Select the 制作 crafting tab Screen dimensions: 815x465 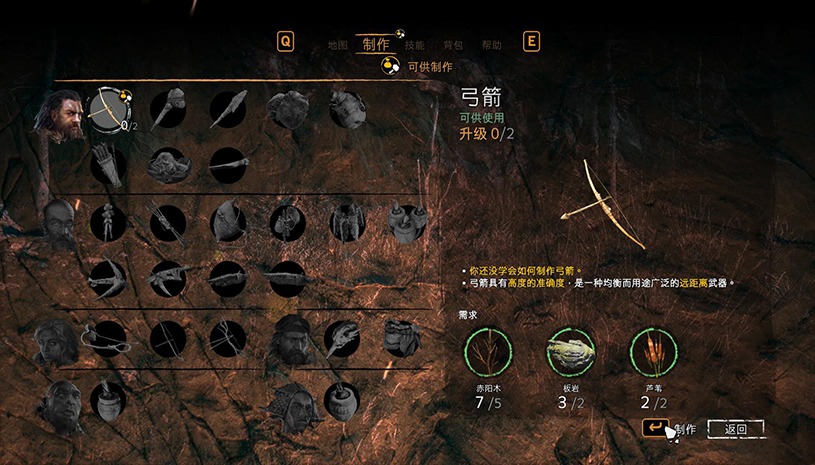coord(376,44)
